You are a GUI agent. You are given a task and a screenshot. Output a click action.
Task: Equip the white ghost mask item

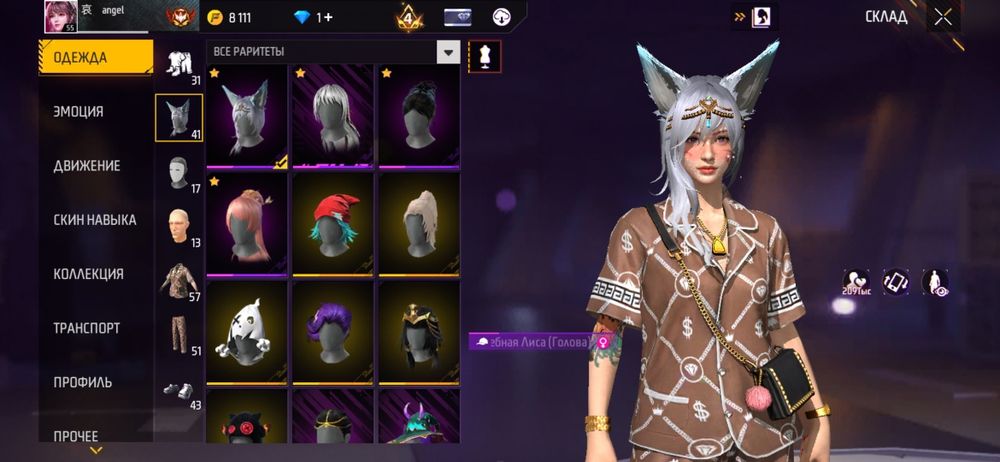point(247,330)
